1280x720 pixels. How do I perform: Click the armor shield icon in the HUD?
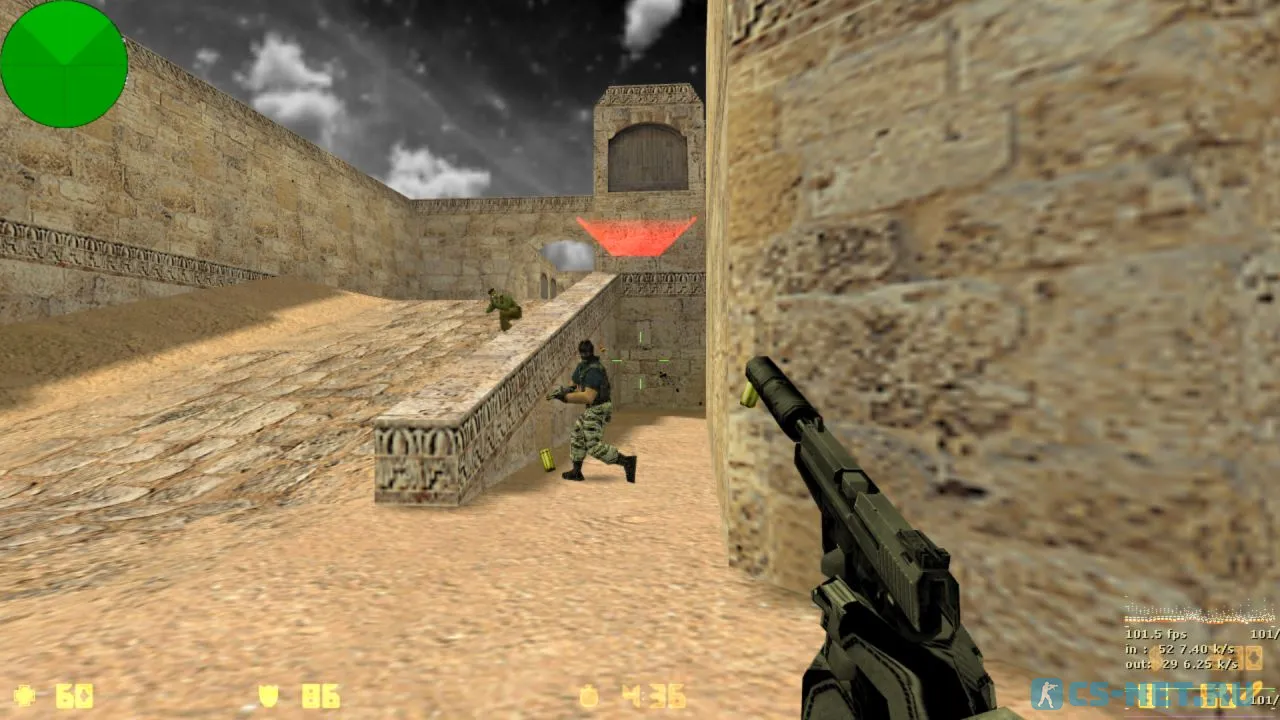pyautogui.click(x=270, y=694)
